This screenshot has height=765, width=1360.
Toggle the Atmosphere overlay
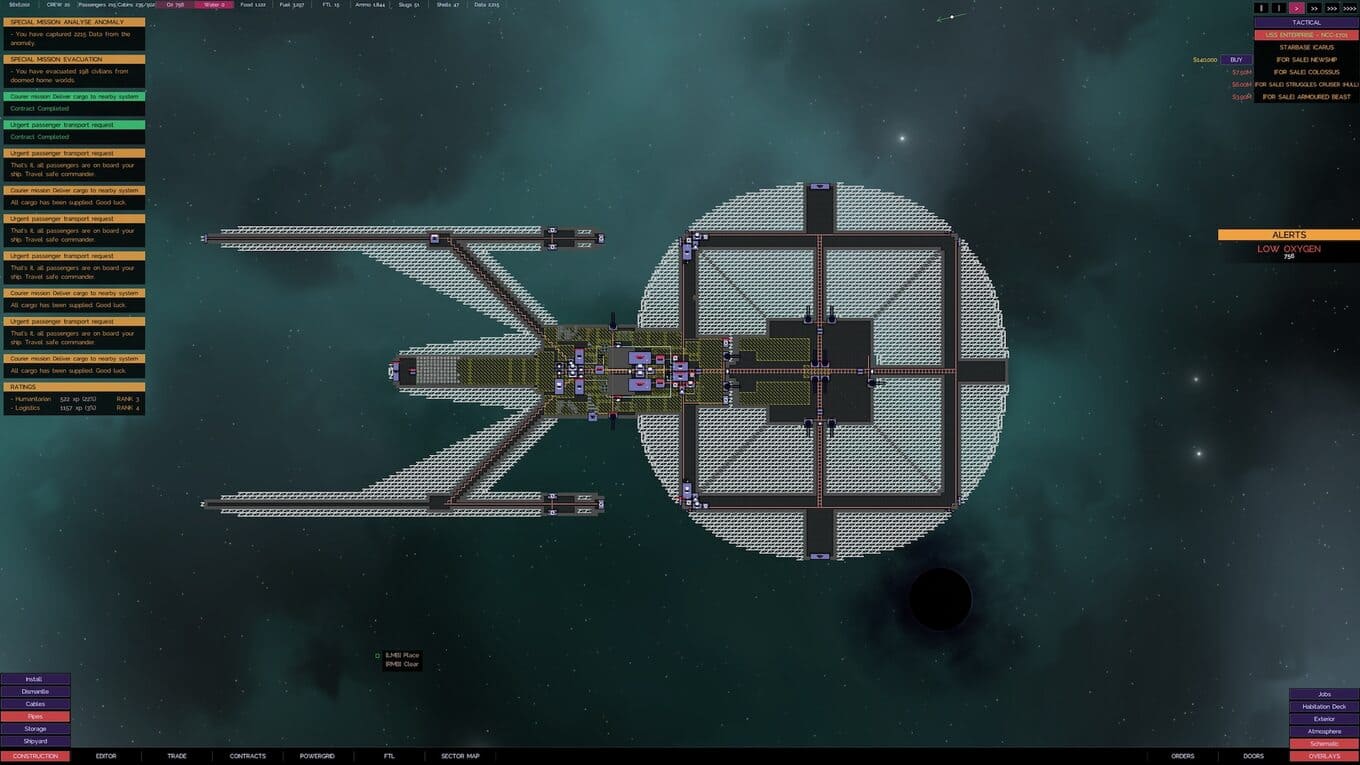click(1324, 731)
